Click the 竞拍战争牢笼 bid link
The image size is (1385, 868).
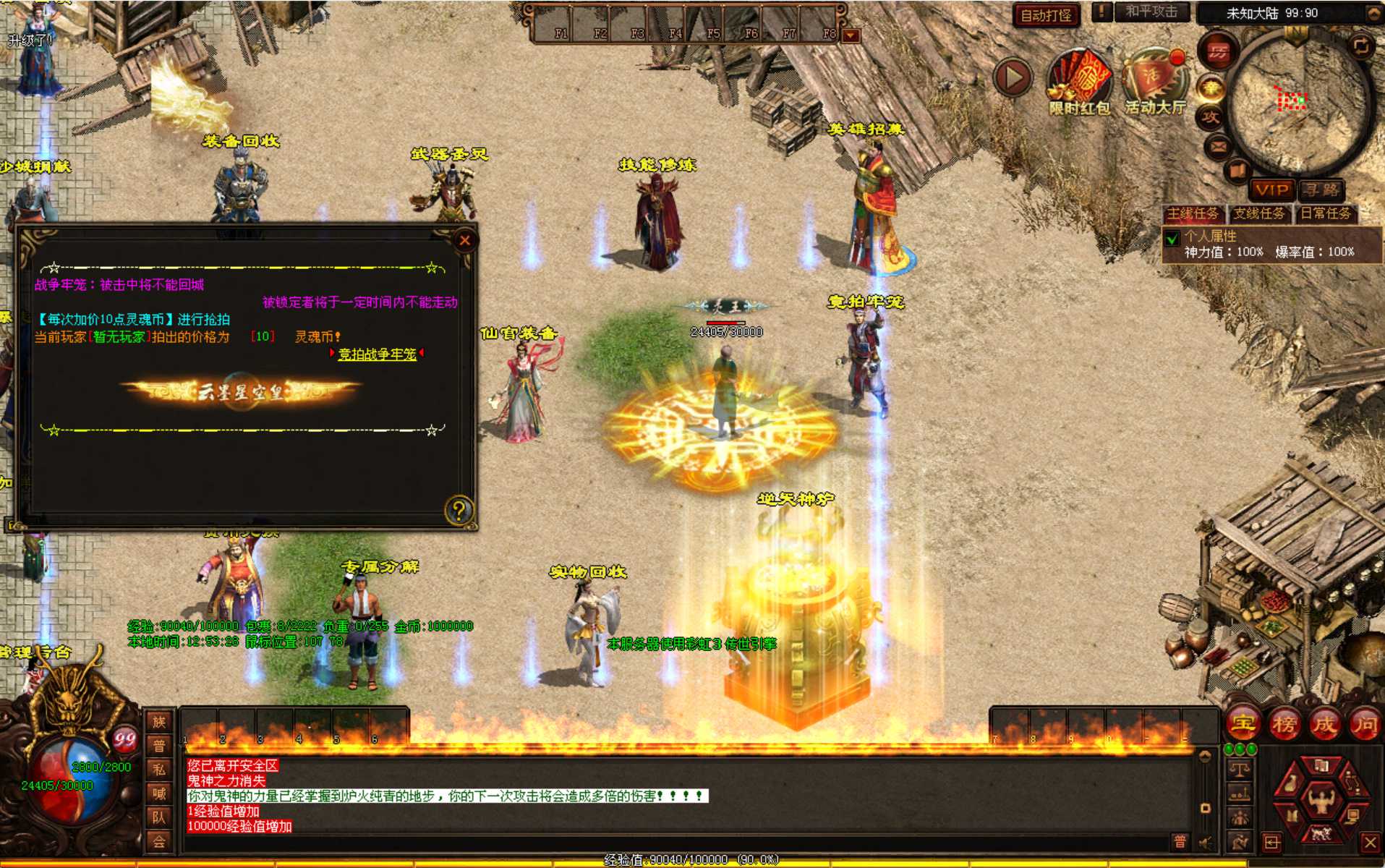(377, 354)
